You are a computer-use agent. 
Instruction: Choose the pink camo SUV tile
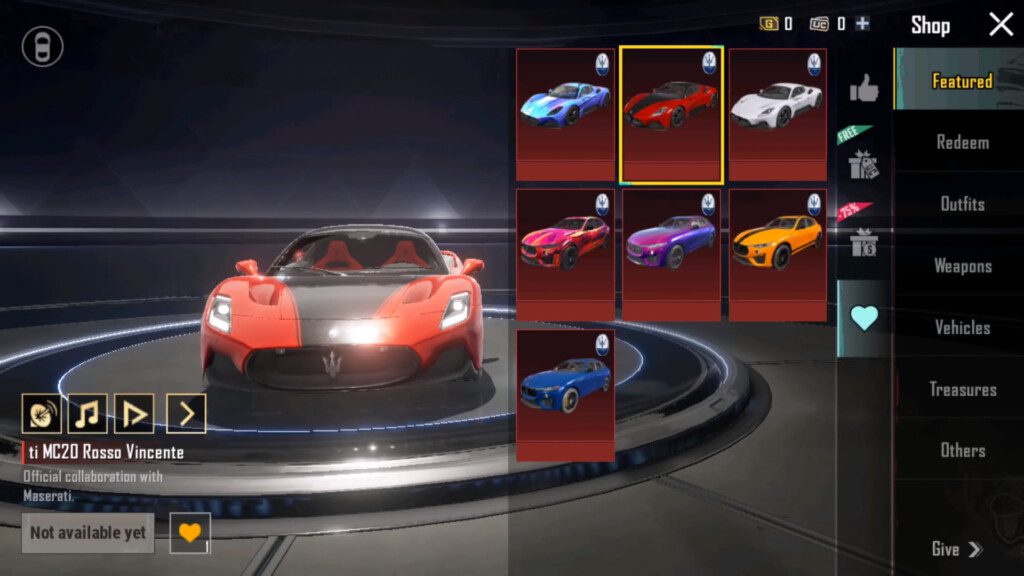click(x=566, y=254)
